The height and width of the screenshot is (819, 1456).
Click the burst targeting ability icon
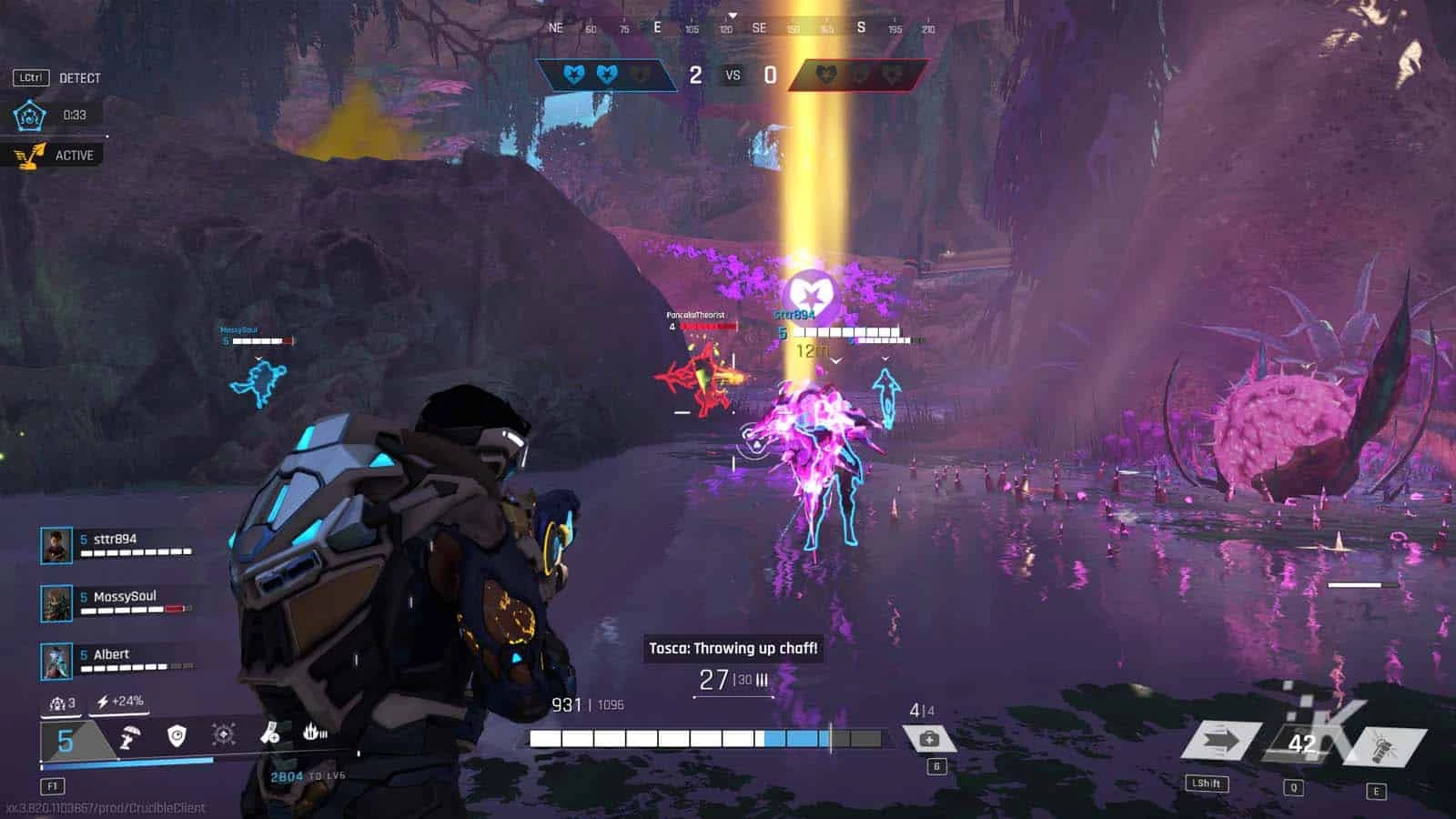click(x=223, y=733)
